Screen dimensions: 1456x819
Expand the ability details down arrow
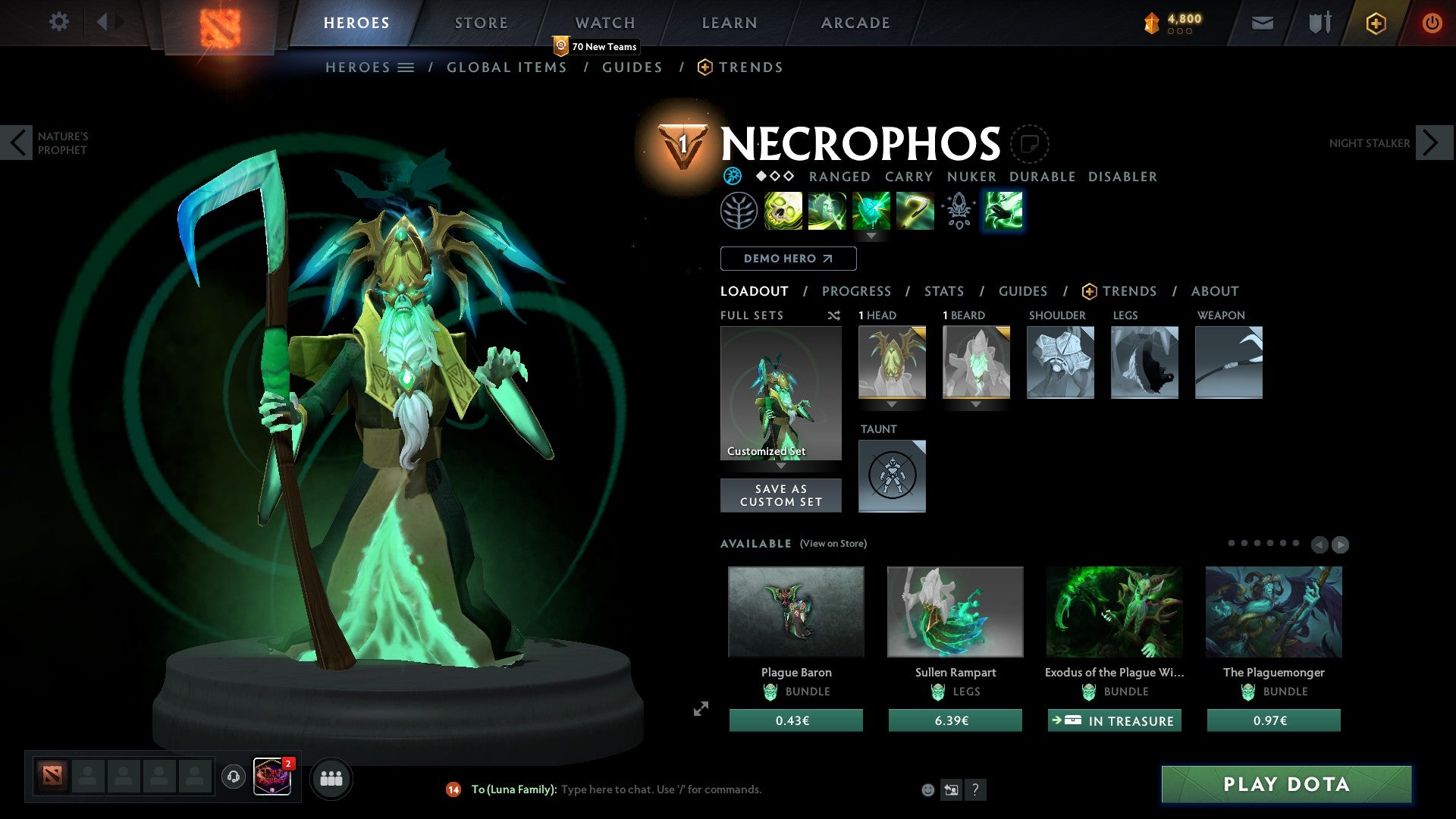point(871,237)
